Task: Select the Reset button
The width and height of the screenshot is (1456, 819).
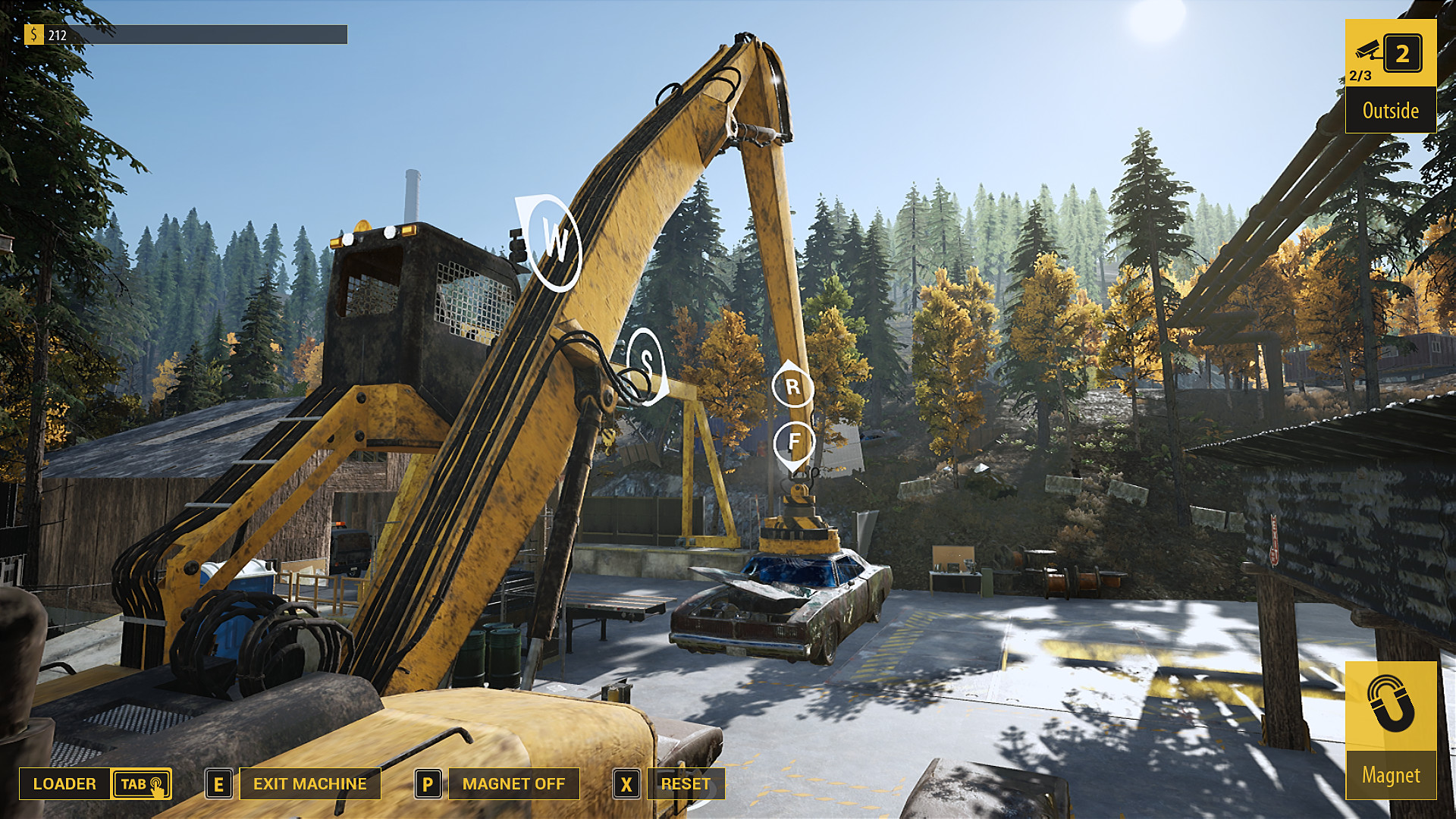Action: coord(685,783)
